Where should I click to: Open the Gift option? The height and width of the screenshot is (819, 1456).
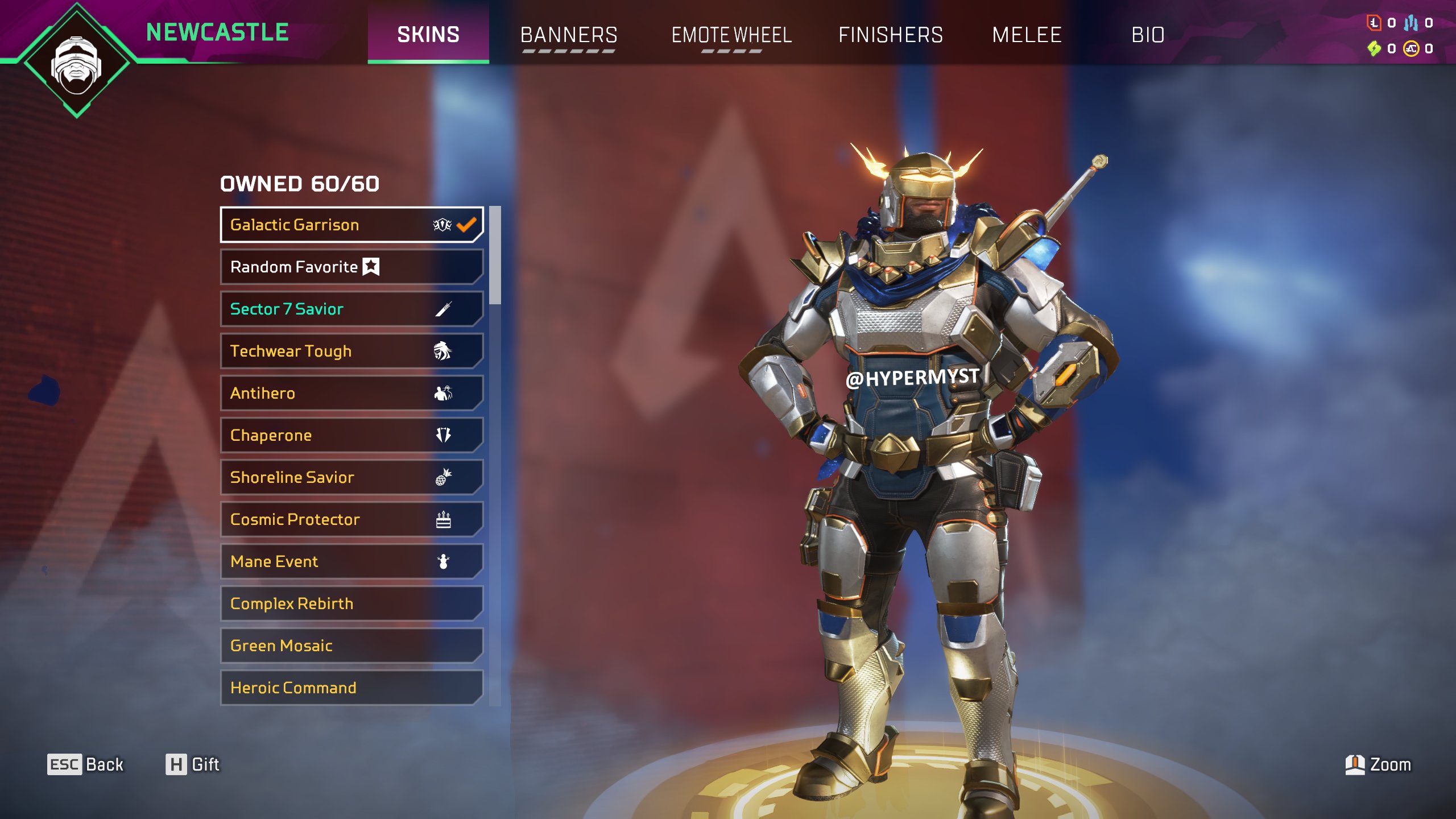coord(193,764)
